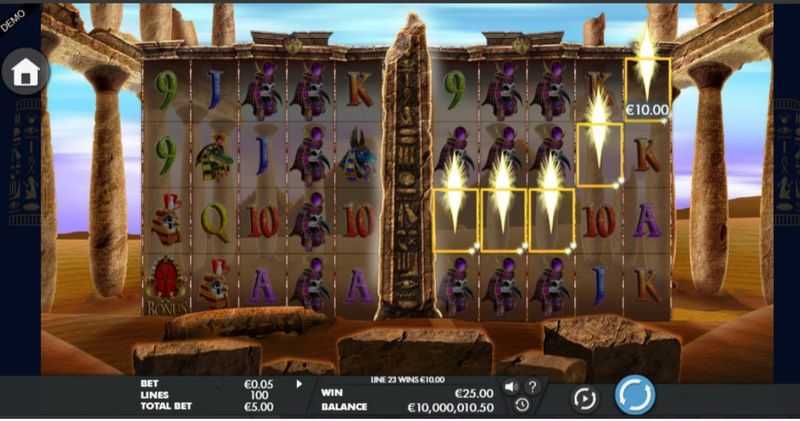Show the game history clock icon
Screen dimensions: 800x421
pyautogui.click(x=522, y=405)
